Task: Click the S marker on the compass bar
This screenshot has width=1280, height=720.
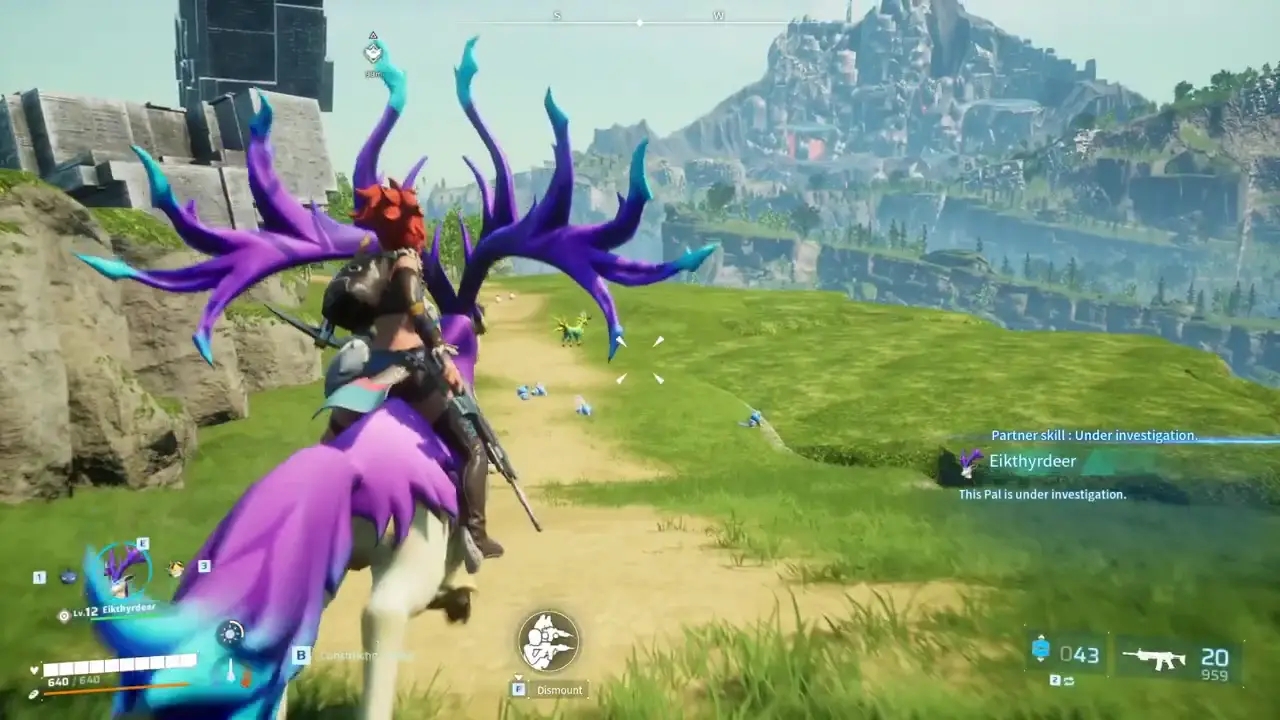Action: 556,16
